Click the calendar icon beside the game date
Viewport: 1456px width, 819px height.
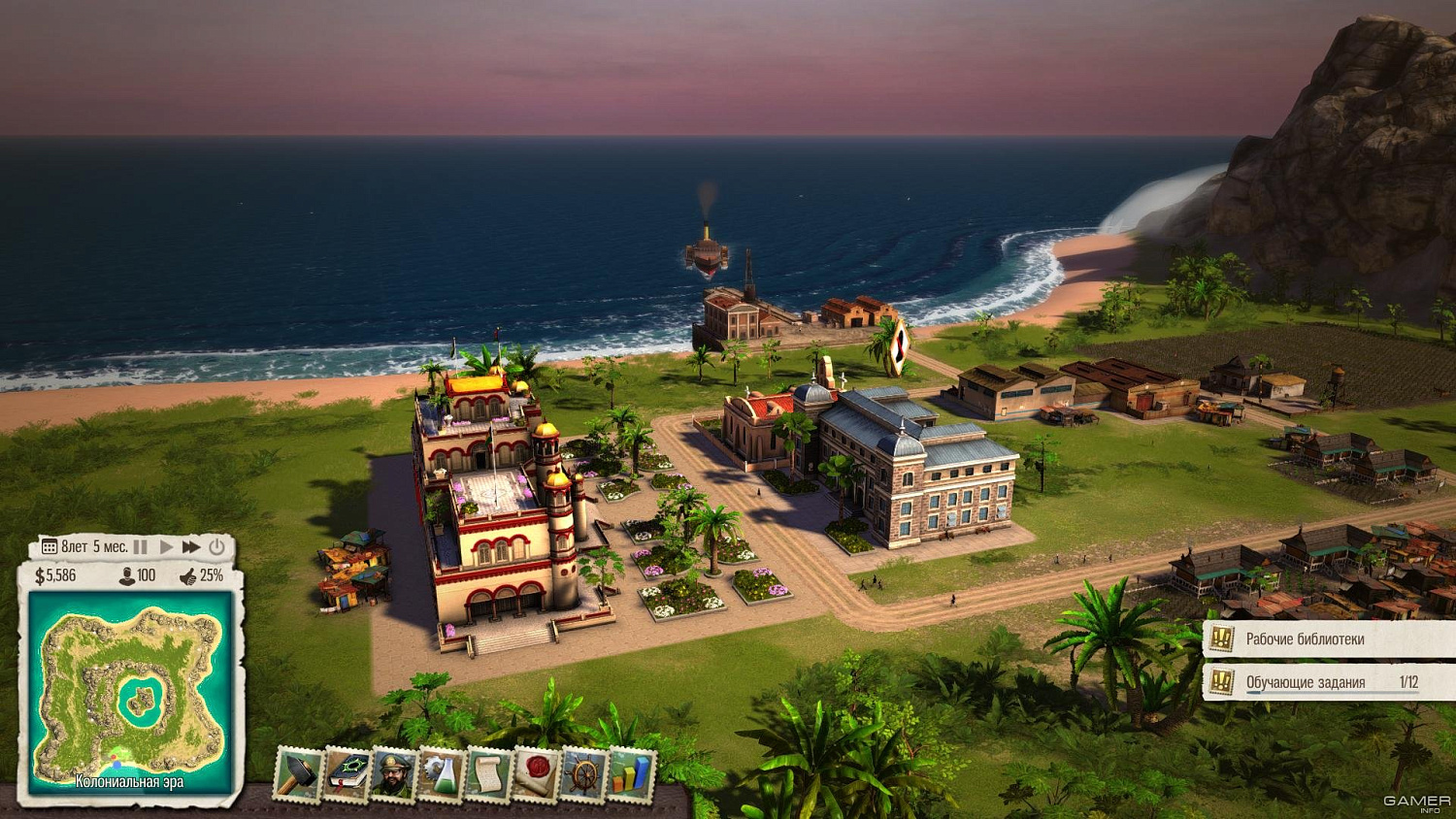pyautogui.click(x=49, y=546)
